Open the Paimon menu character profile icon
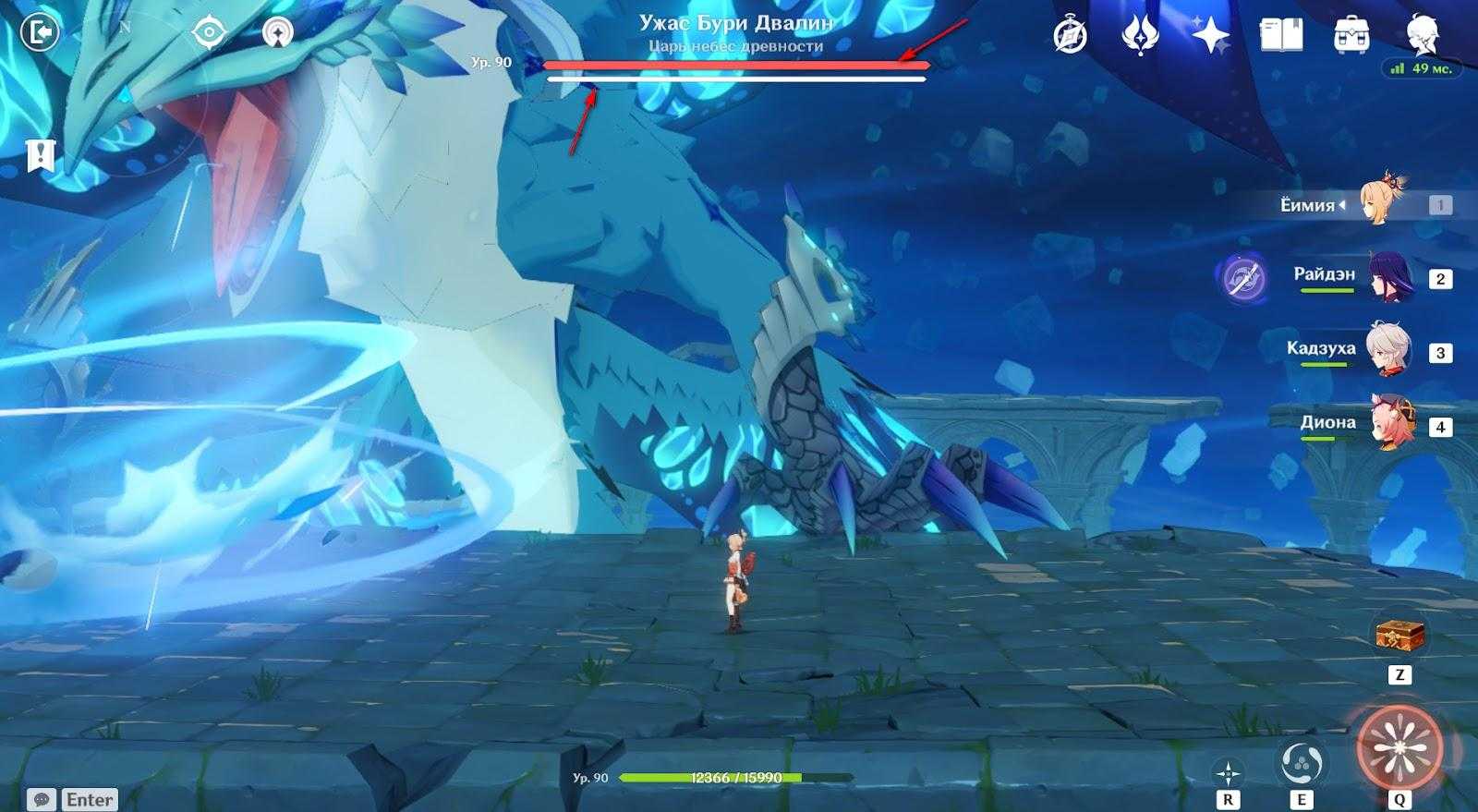The image size is (1478, 812). coord(1422,35)
